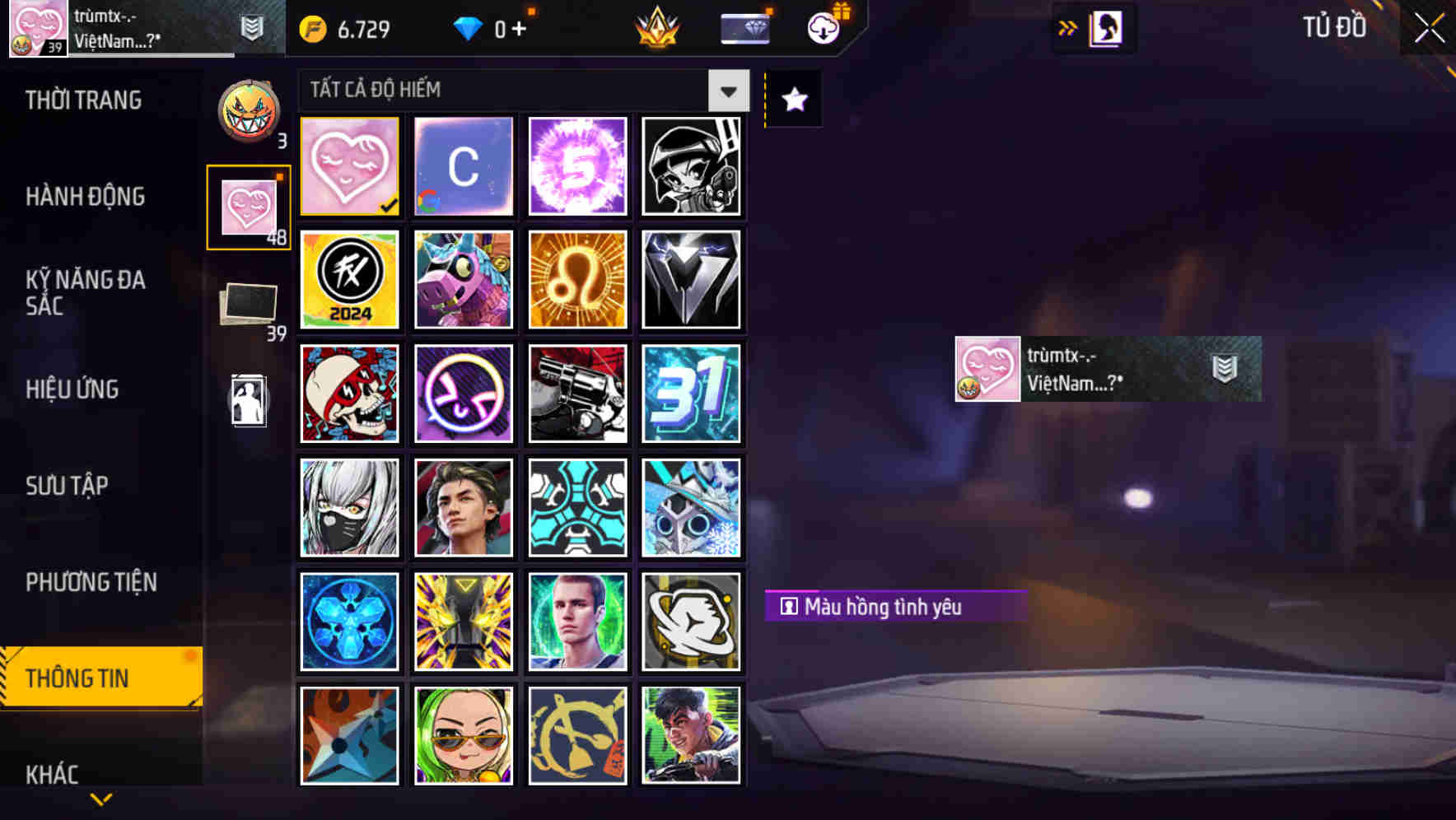Select the character pose category
1456x820 pixels.
tap(250, 401)
